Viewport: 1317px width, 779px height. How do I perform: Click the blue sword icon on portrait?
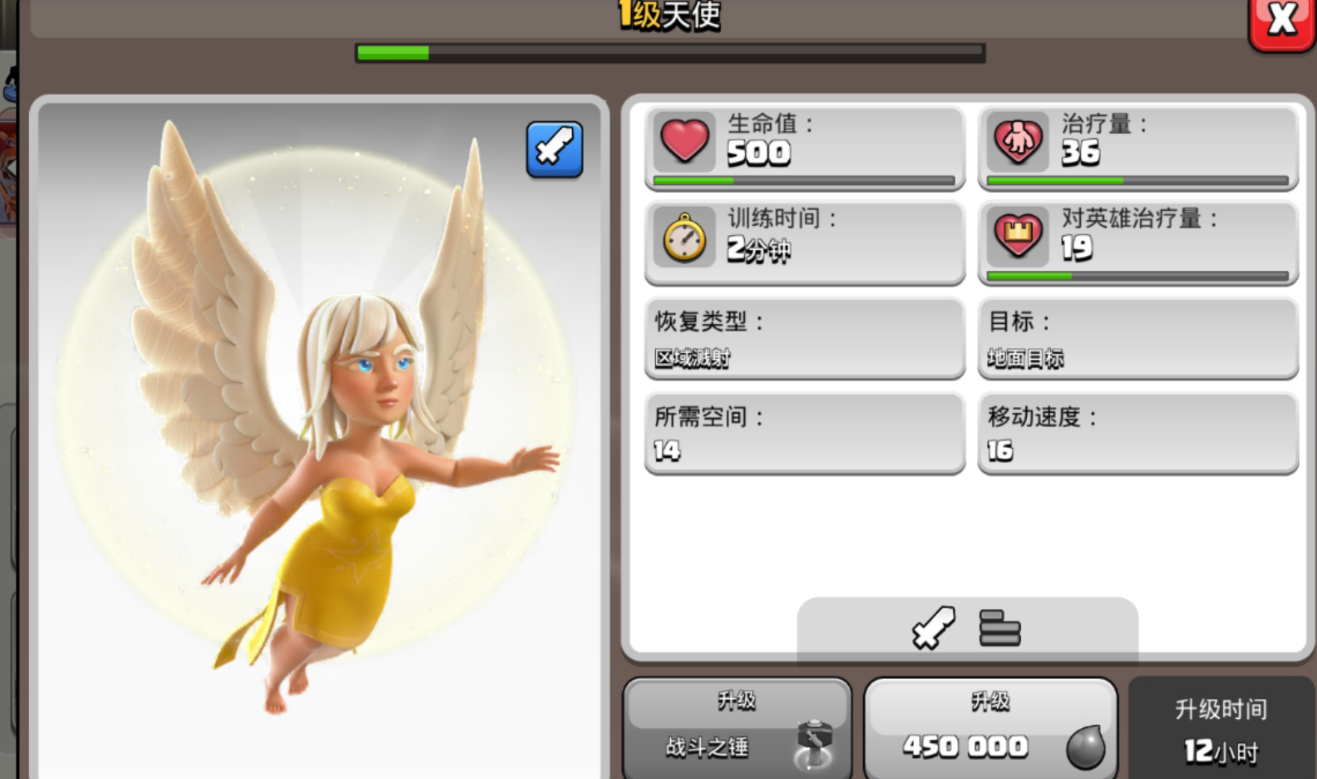click(554, 150)
